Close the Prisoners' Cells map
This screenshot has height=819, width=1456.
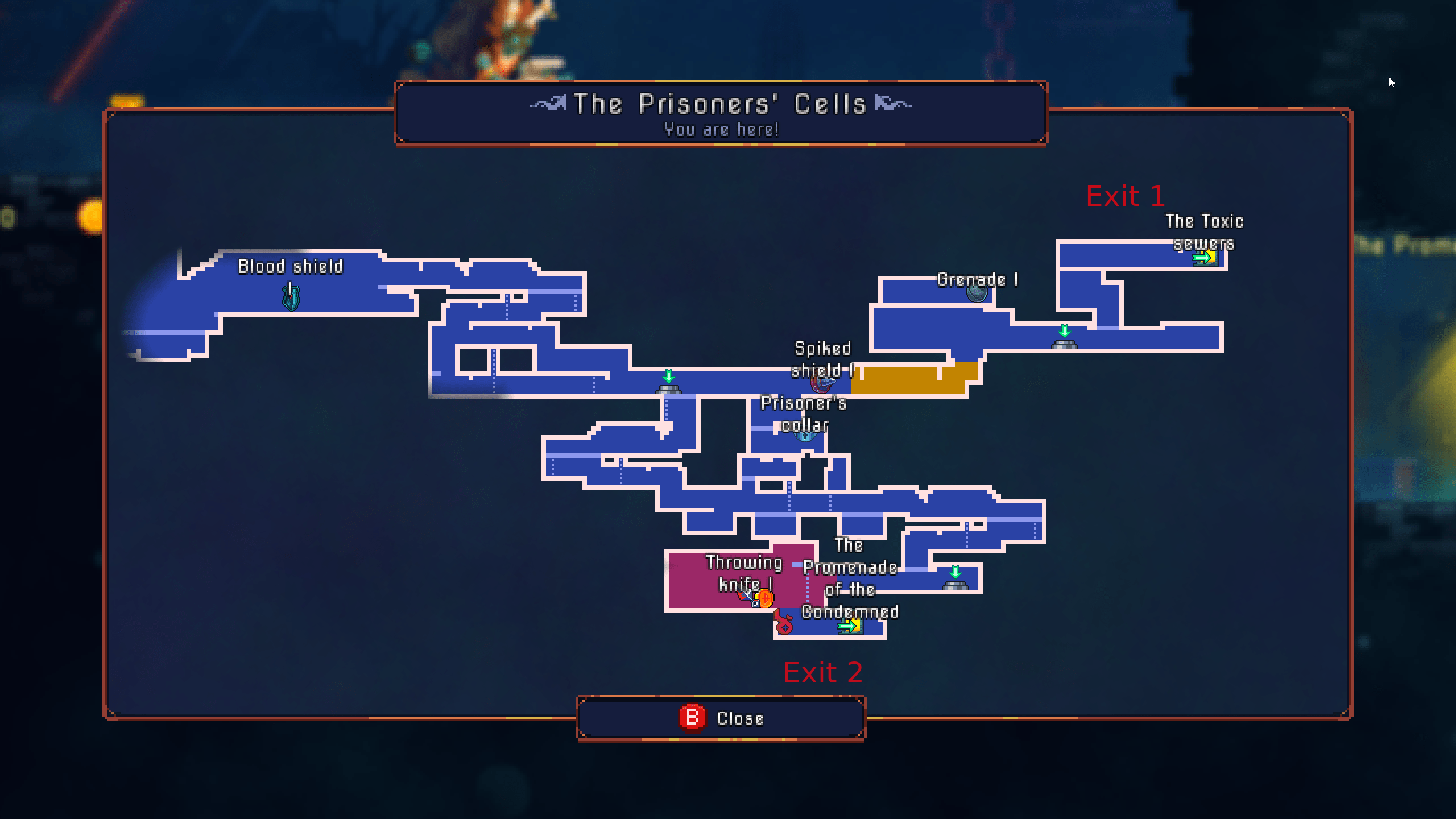[721, 718]
